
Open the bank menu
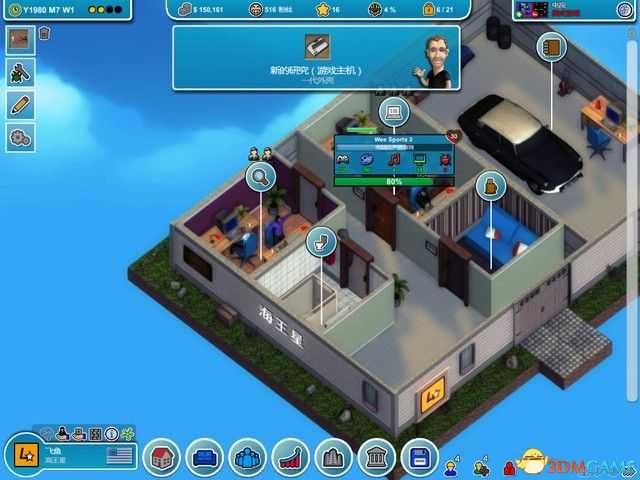point(377,459)
